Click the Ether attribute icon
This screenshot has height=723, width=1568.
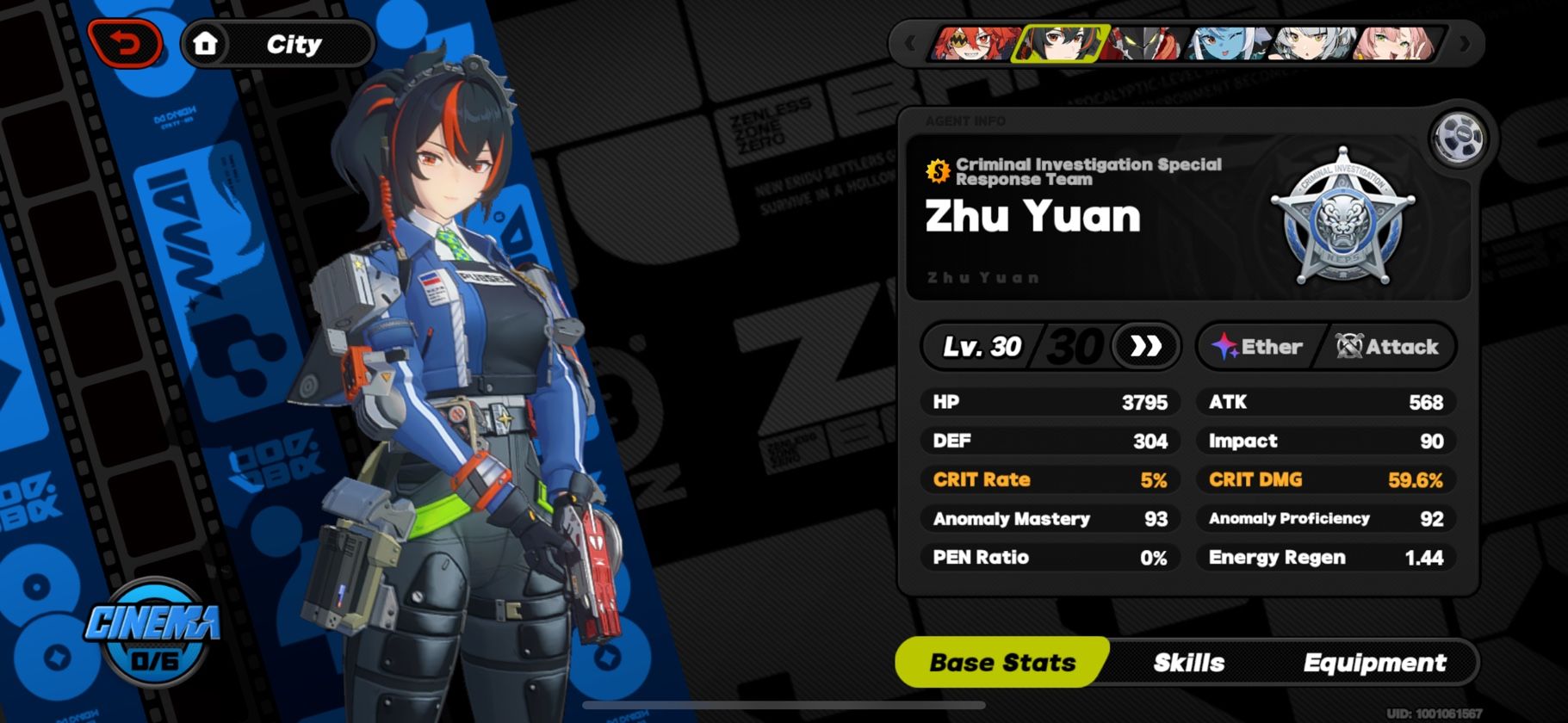click(x=1224, y=346)
